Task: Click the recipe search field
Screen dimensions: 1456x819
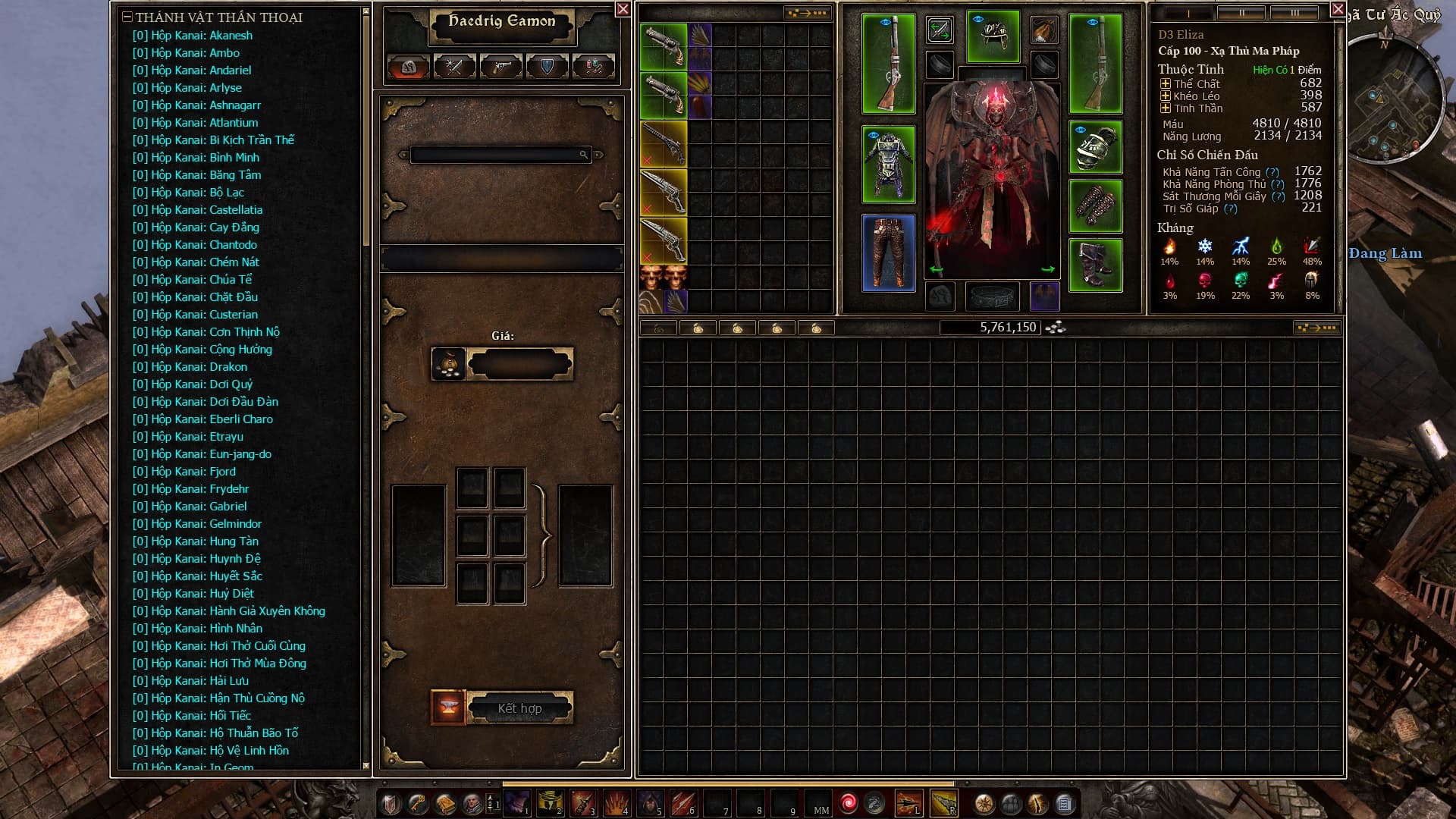Action: [x=495, y=155]
